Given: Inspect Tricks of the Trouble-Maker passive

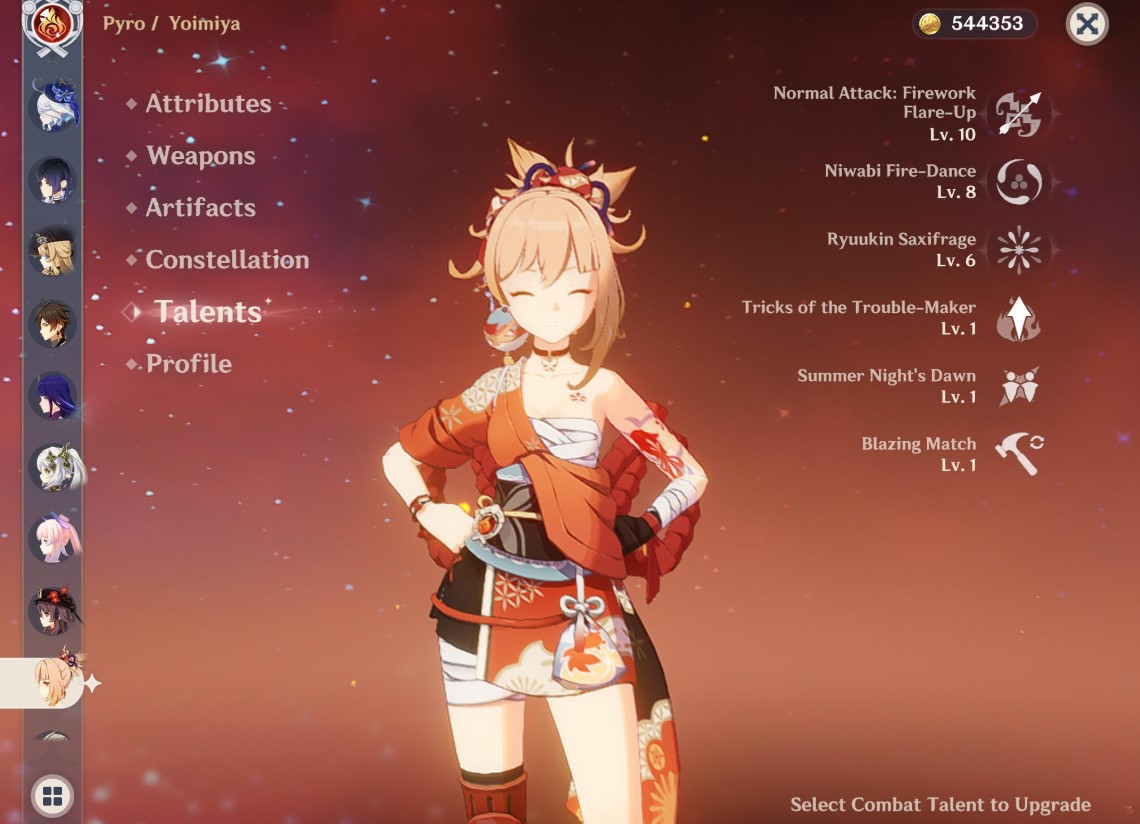Looking at the screenshot, I should pos(1018,318).
